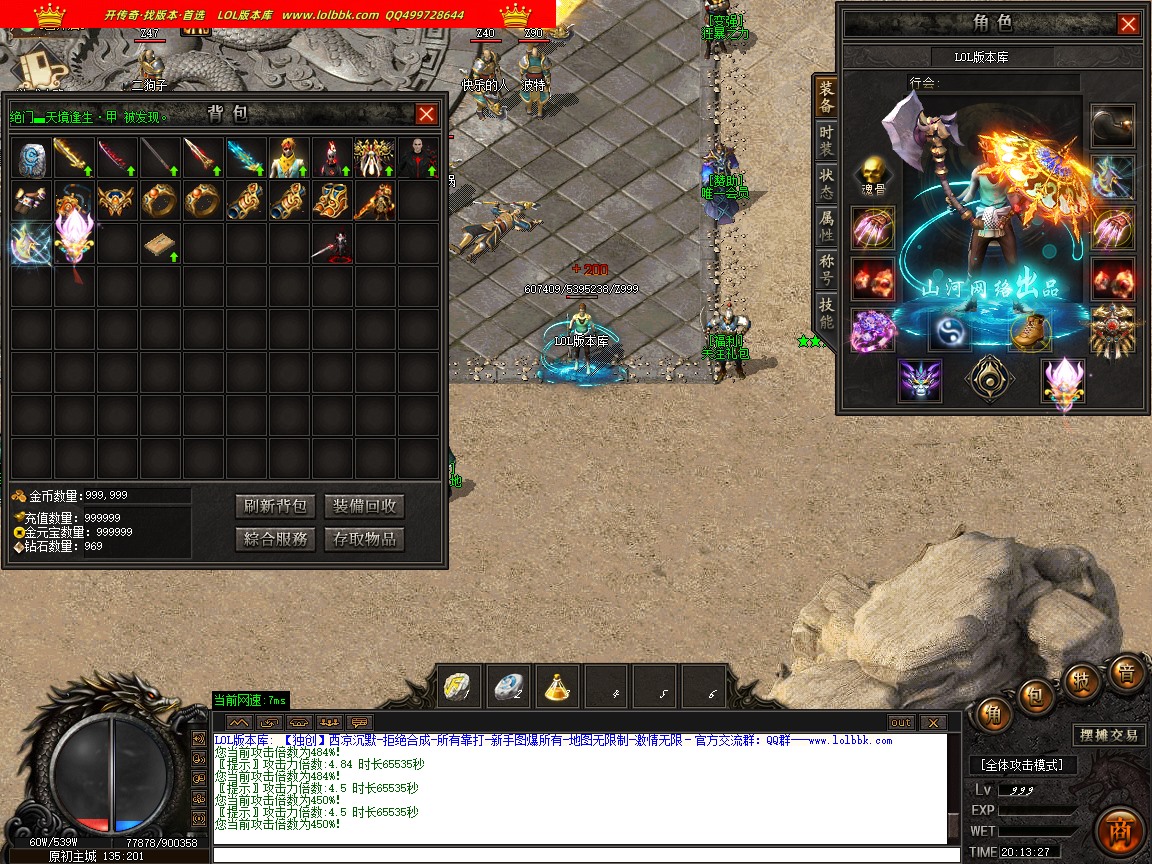This screenshot has height=864, width=1152.
Task: Select the blue rune stone in bag
Action: (32, 158)
